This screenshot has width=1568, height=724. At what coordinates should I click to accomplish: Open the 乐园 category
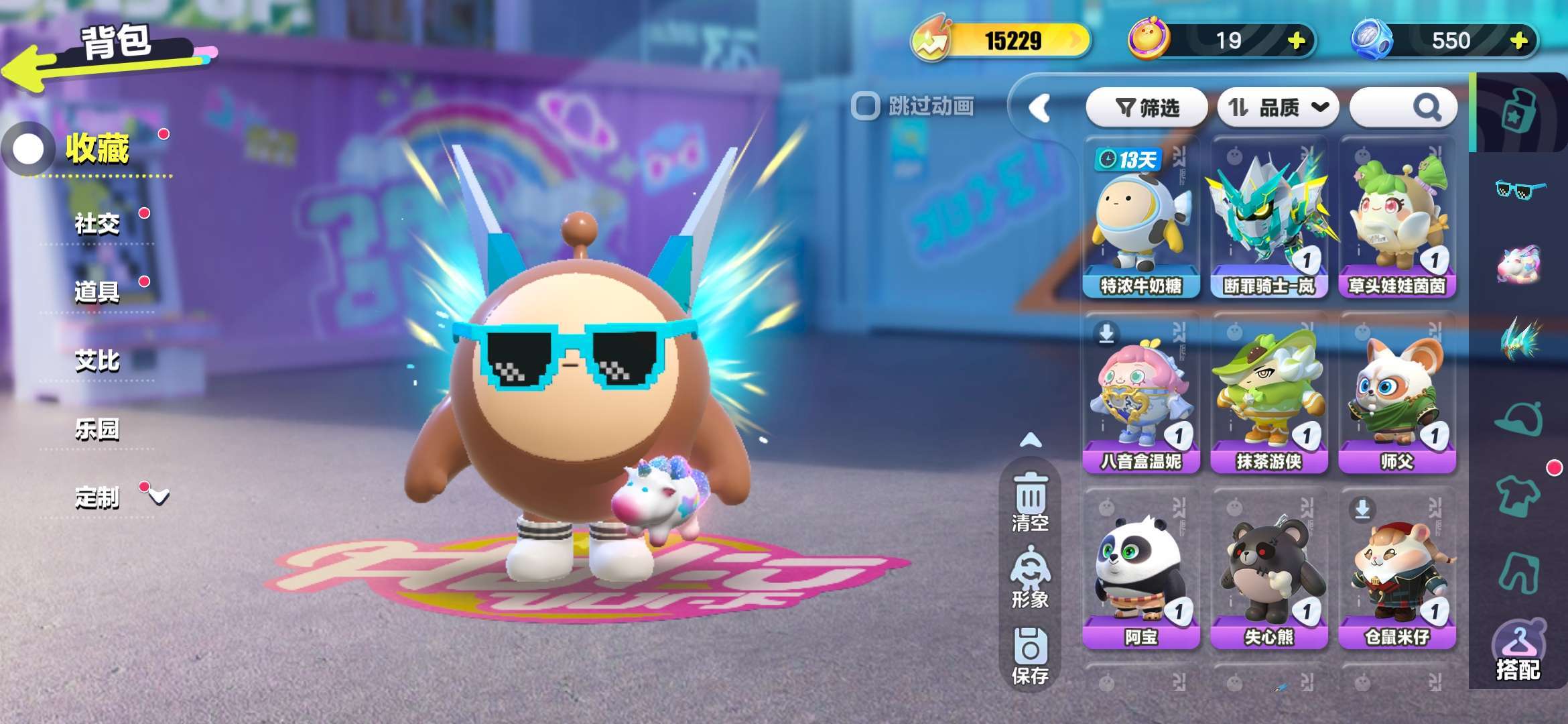pos(97,429)
